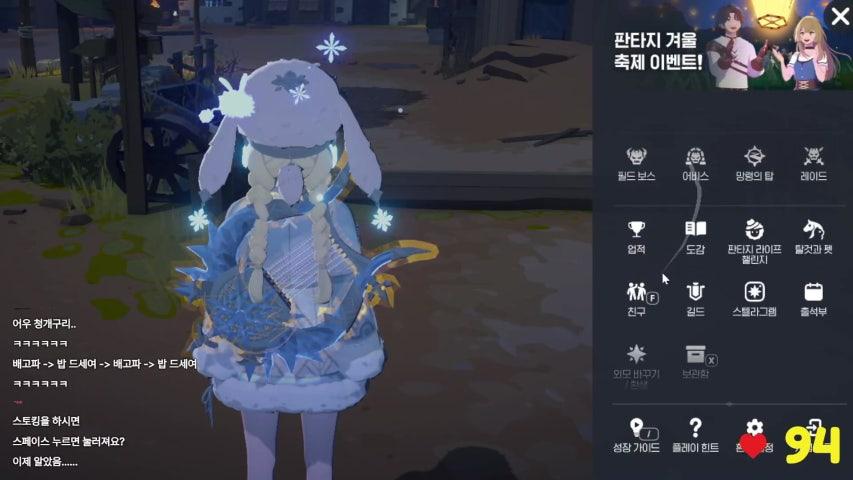Open the gear settings icon
The width and height of the screenshot is (853, 480).
pyautogui.click(x=755, y=428)
